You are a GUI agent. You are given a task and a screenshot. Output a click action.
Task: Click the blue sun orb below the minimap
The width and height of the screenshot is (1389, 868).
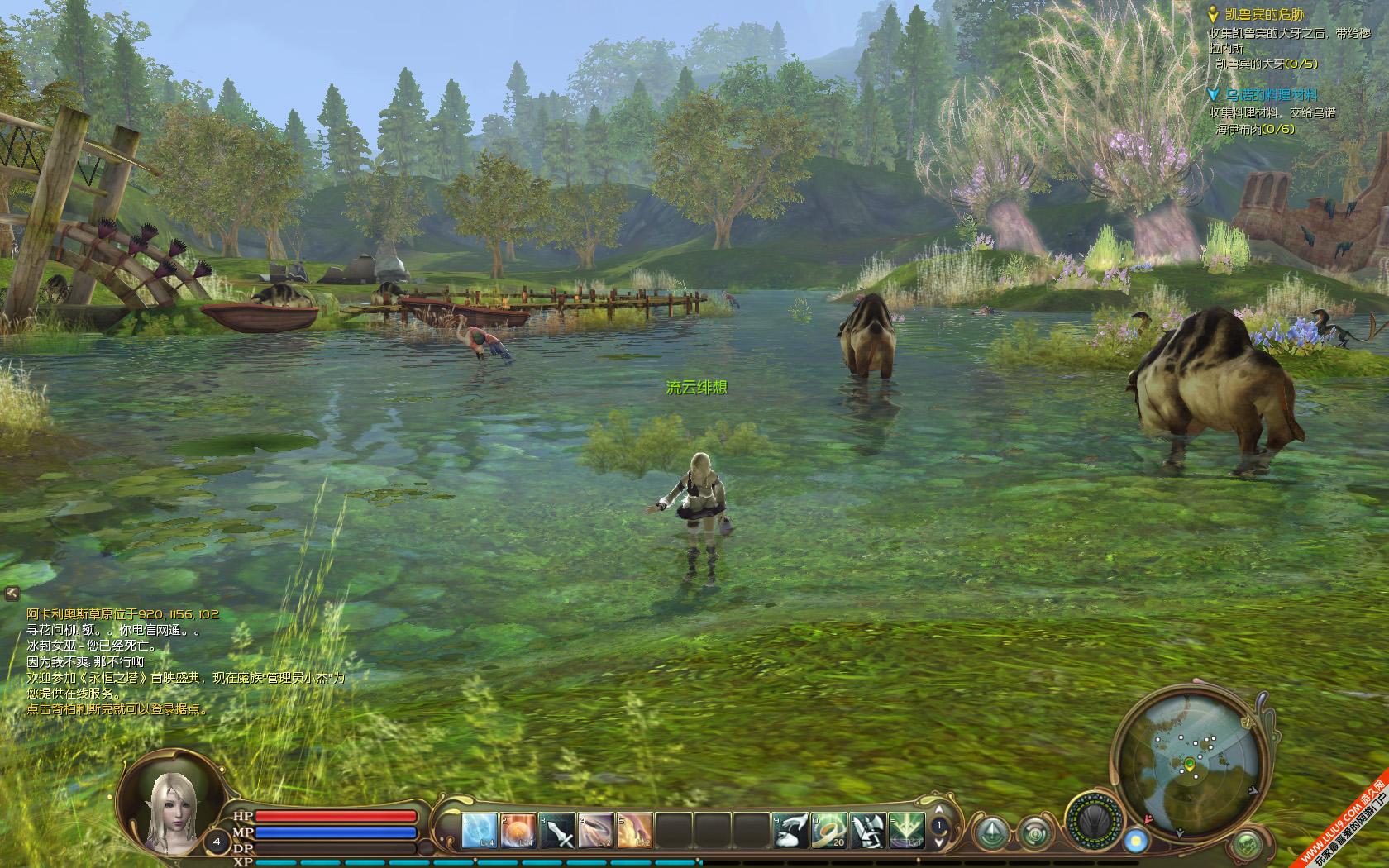point(1134,841)
